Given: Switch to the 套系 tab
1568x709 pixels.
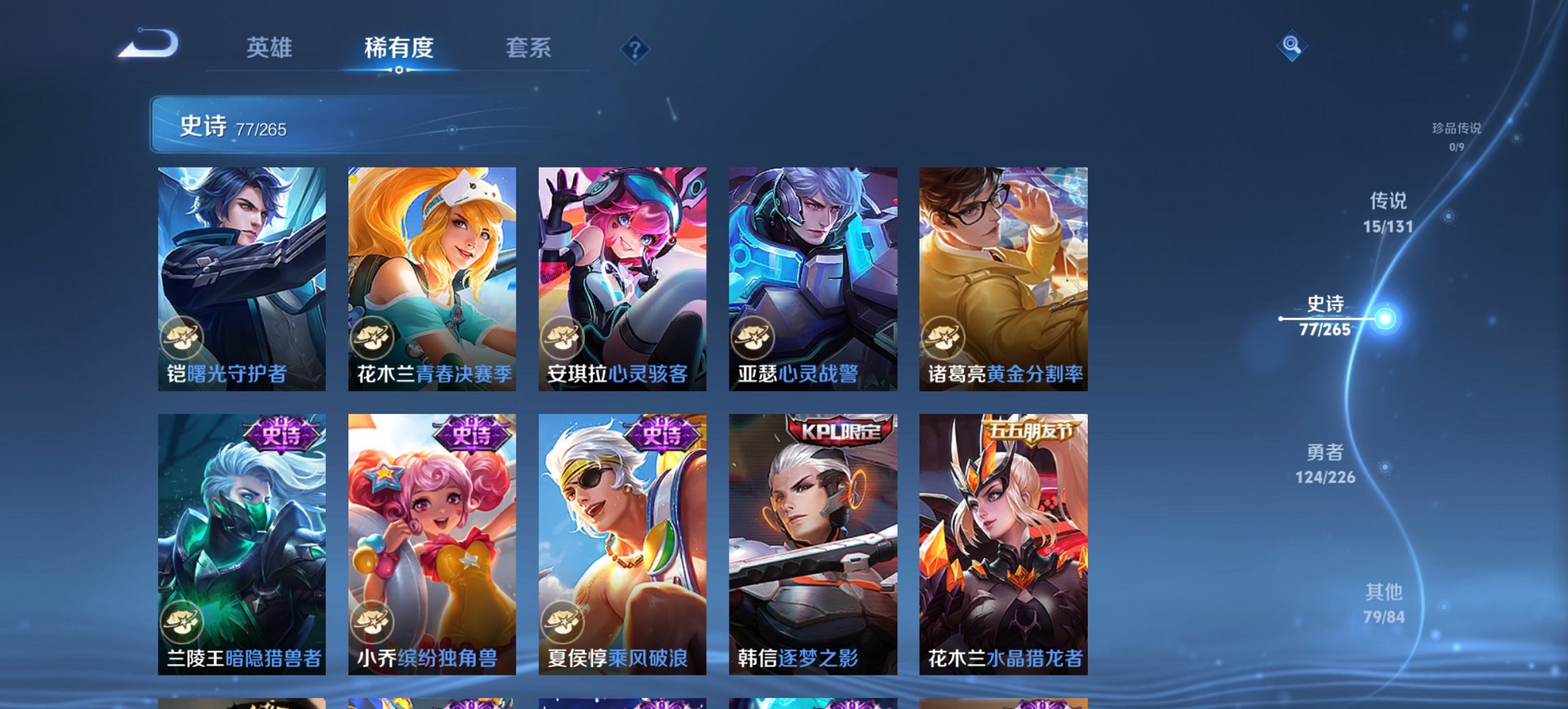Looking at the screenshot, I should click(x=529, y=48).
